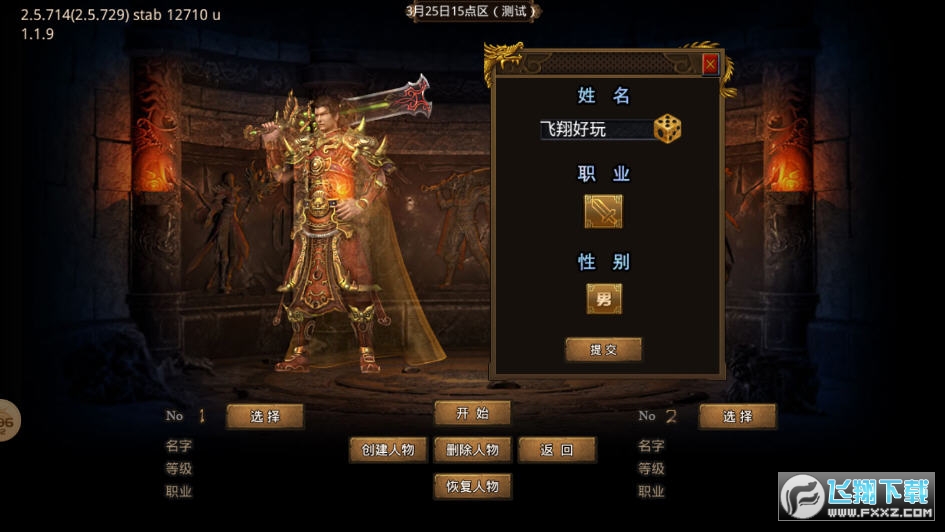The width and height of the screenshot is (945, 532).
Task: Roll the dice for a random name
Action: coord(667,129)
